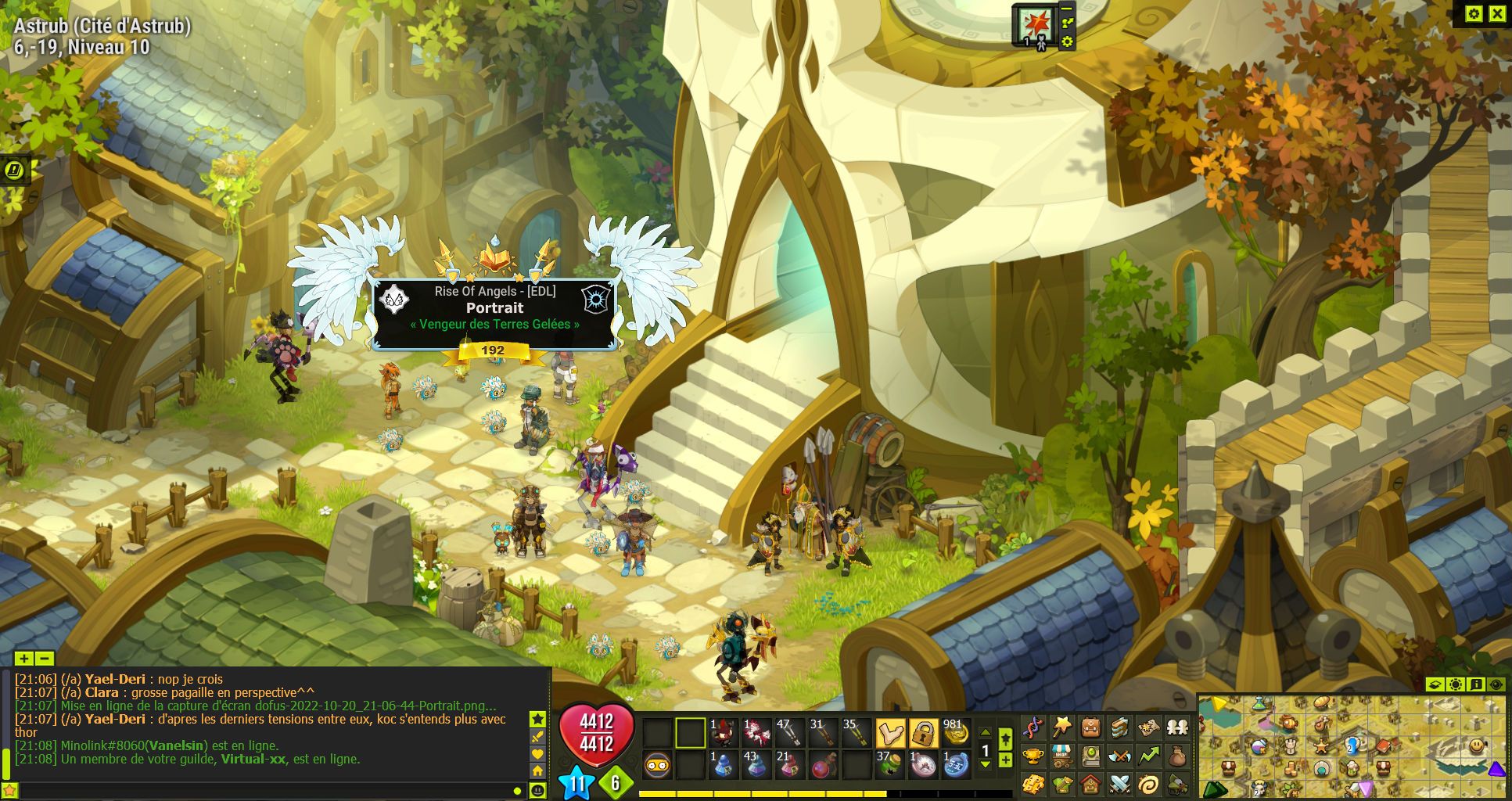Open the yellow exclamation notification icon
This screenshot has height=801, width=1512.
(x=14, y=170)
